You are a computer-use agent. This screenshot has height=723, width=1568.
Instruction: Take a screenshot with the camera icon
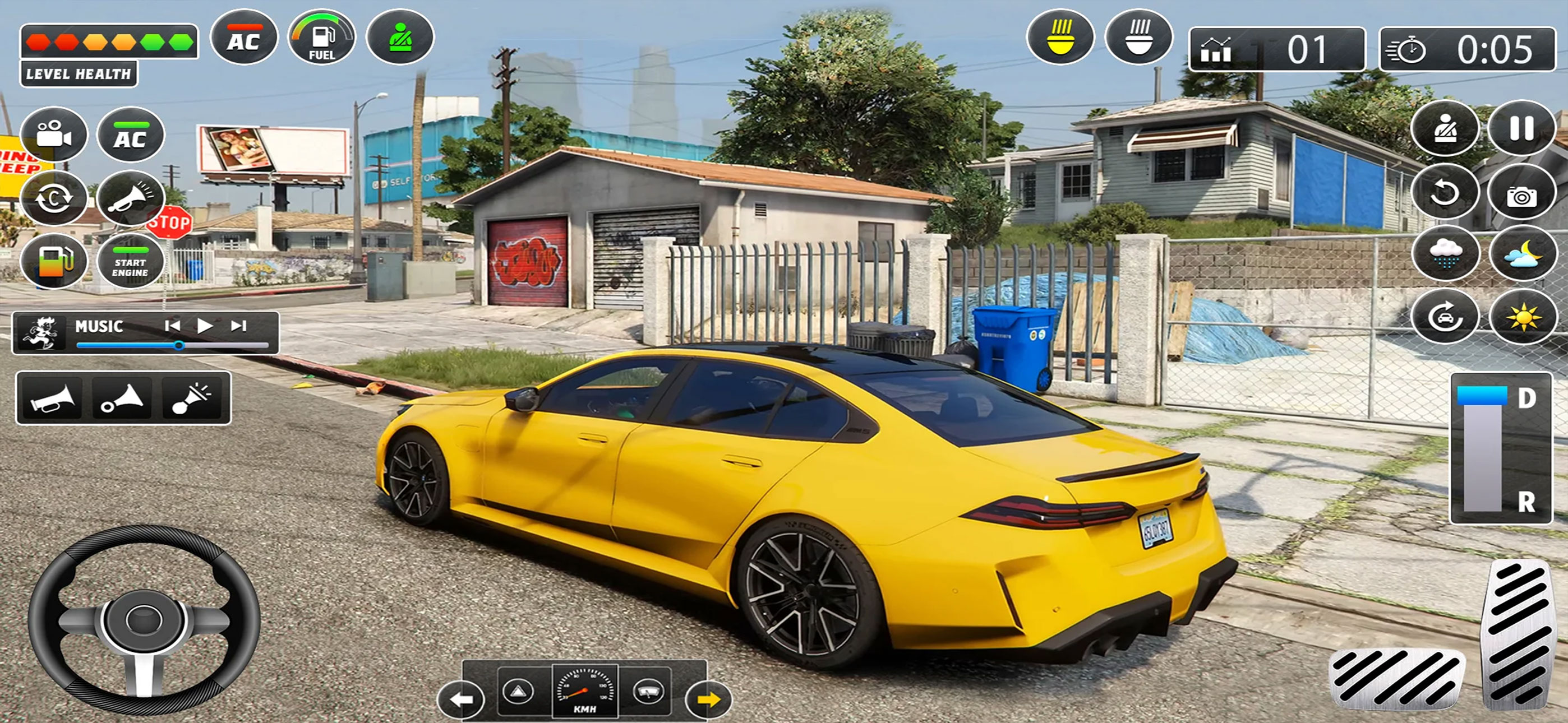(x=1521, y=196)
